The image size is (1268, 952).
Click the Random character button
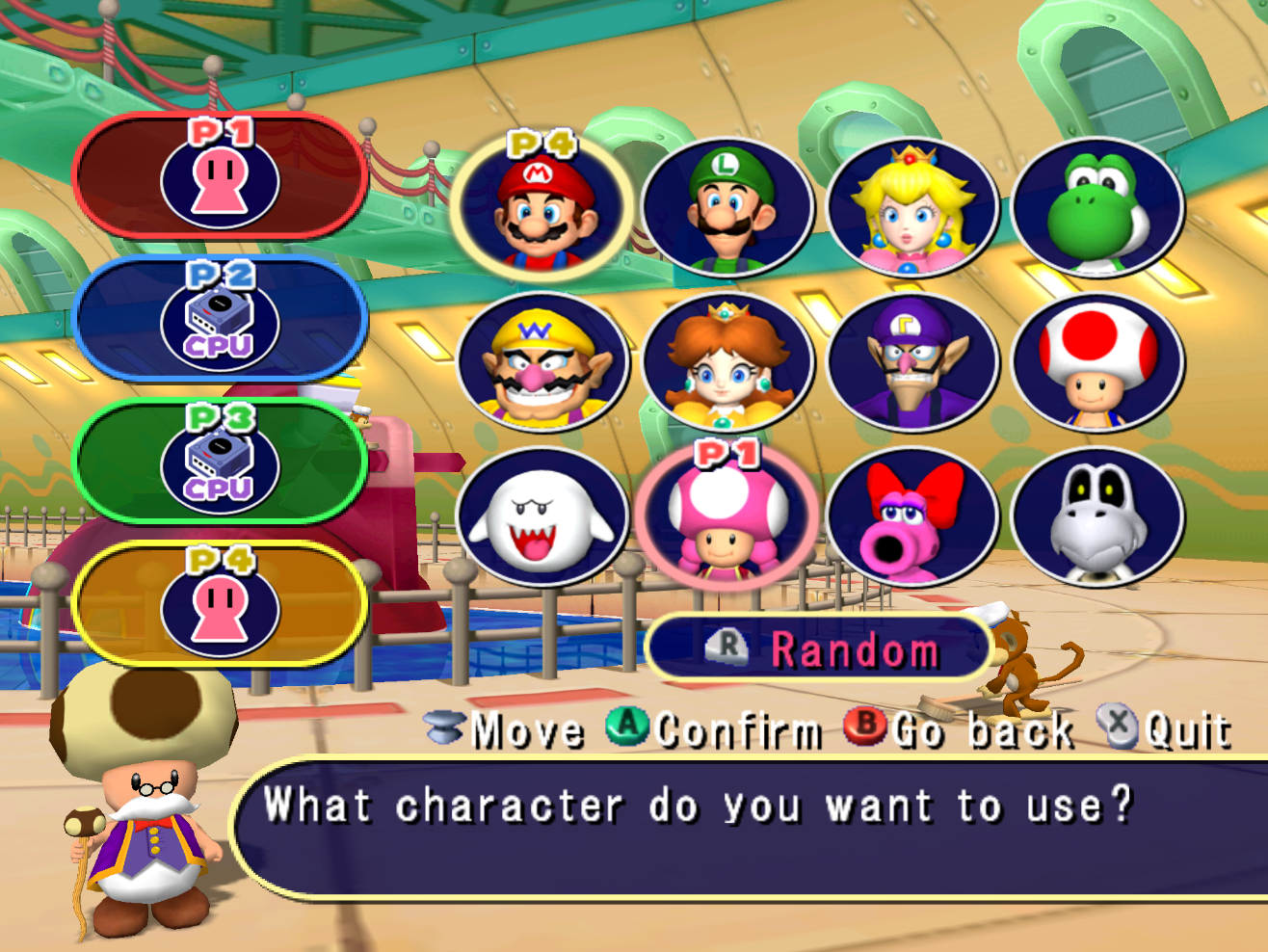(x=819, y=649)
